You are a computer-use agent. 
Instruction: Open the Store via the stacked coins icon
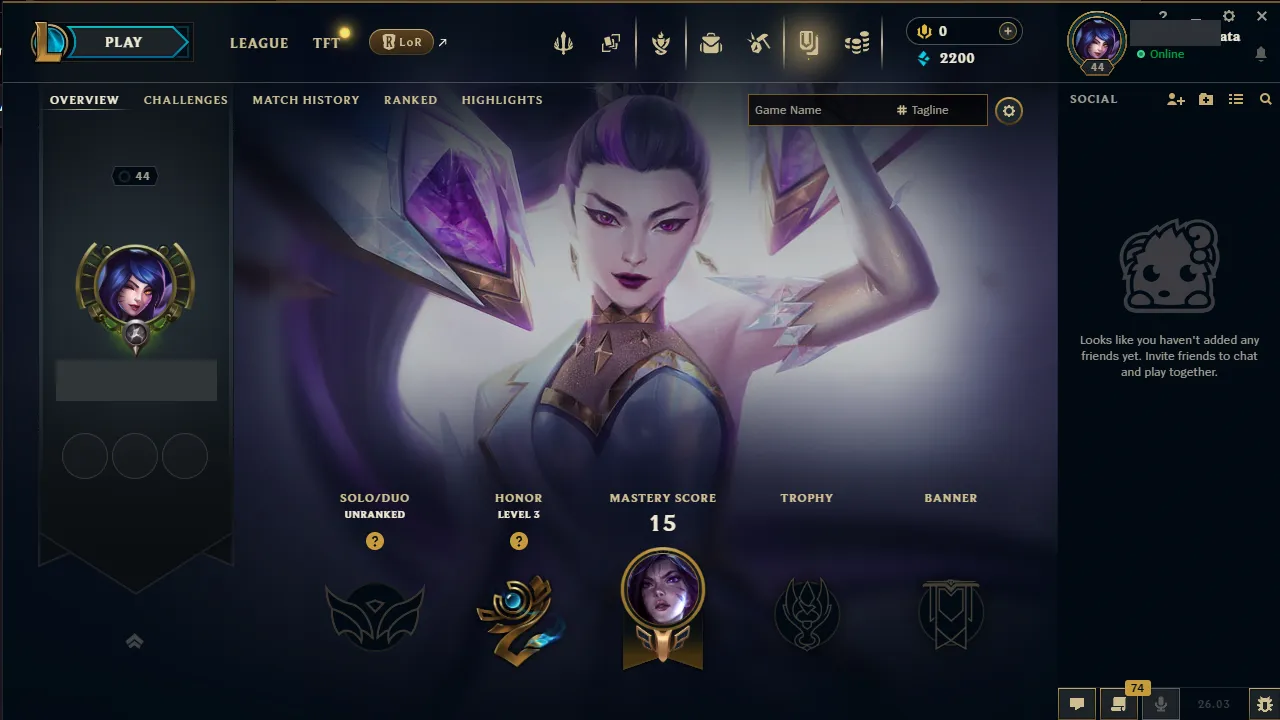tap(857, 43)
